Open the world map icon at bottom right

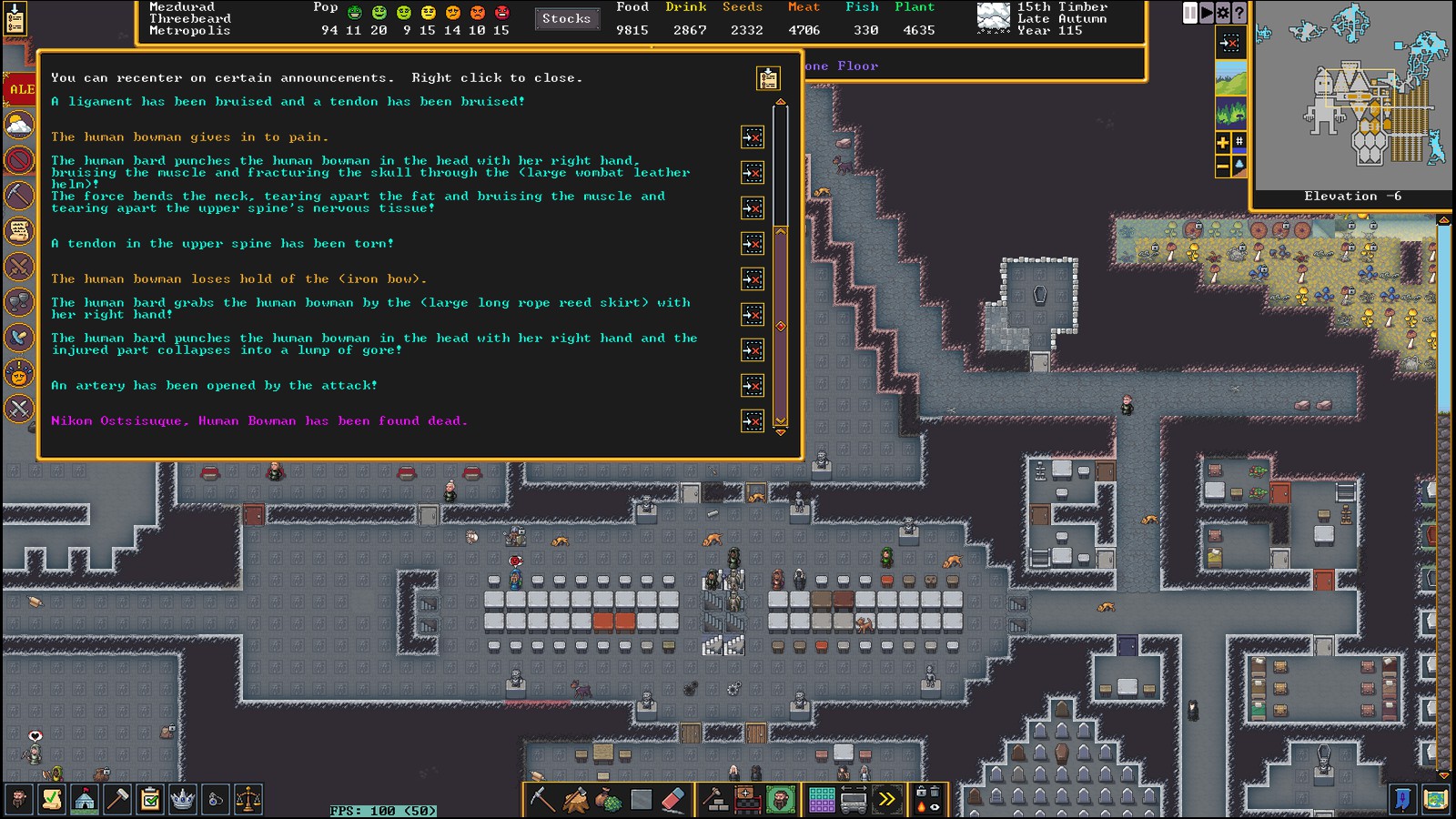click(1435, 800)
